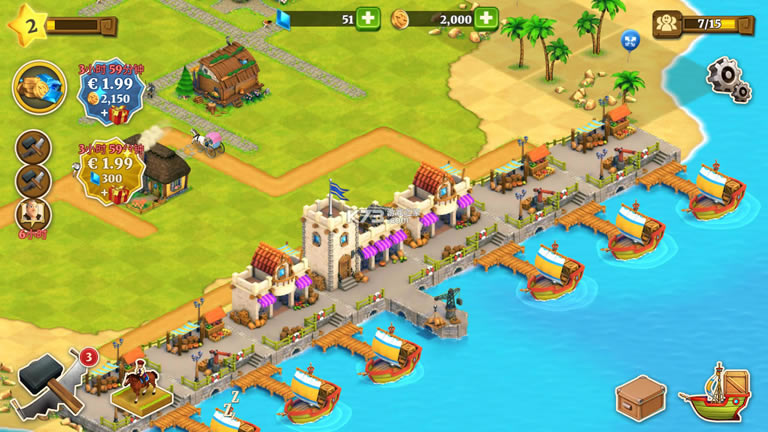Tap the blue land expansion balloon marker
Viewport: 768px width, 432px height.
[x=630, y=40]
